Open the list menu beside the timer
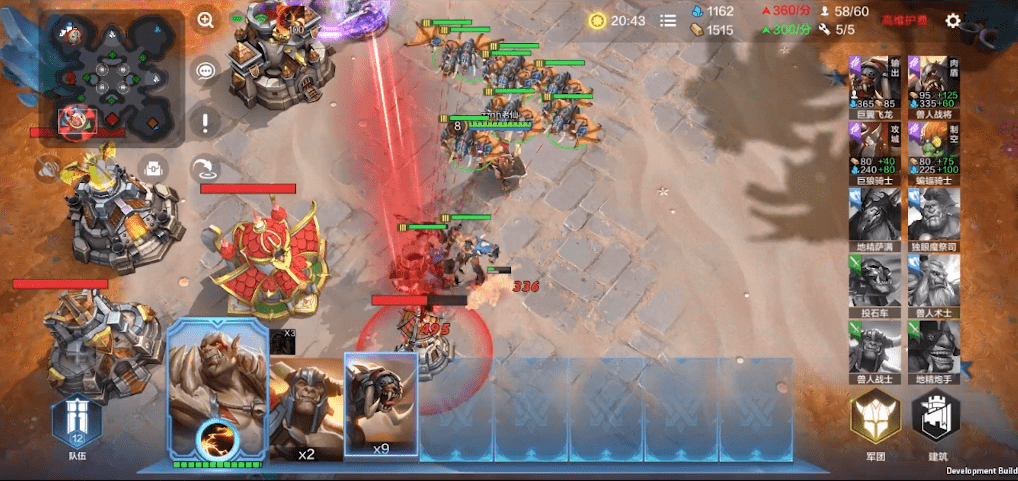1018x481 pixels. click(x=668, y=20)
